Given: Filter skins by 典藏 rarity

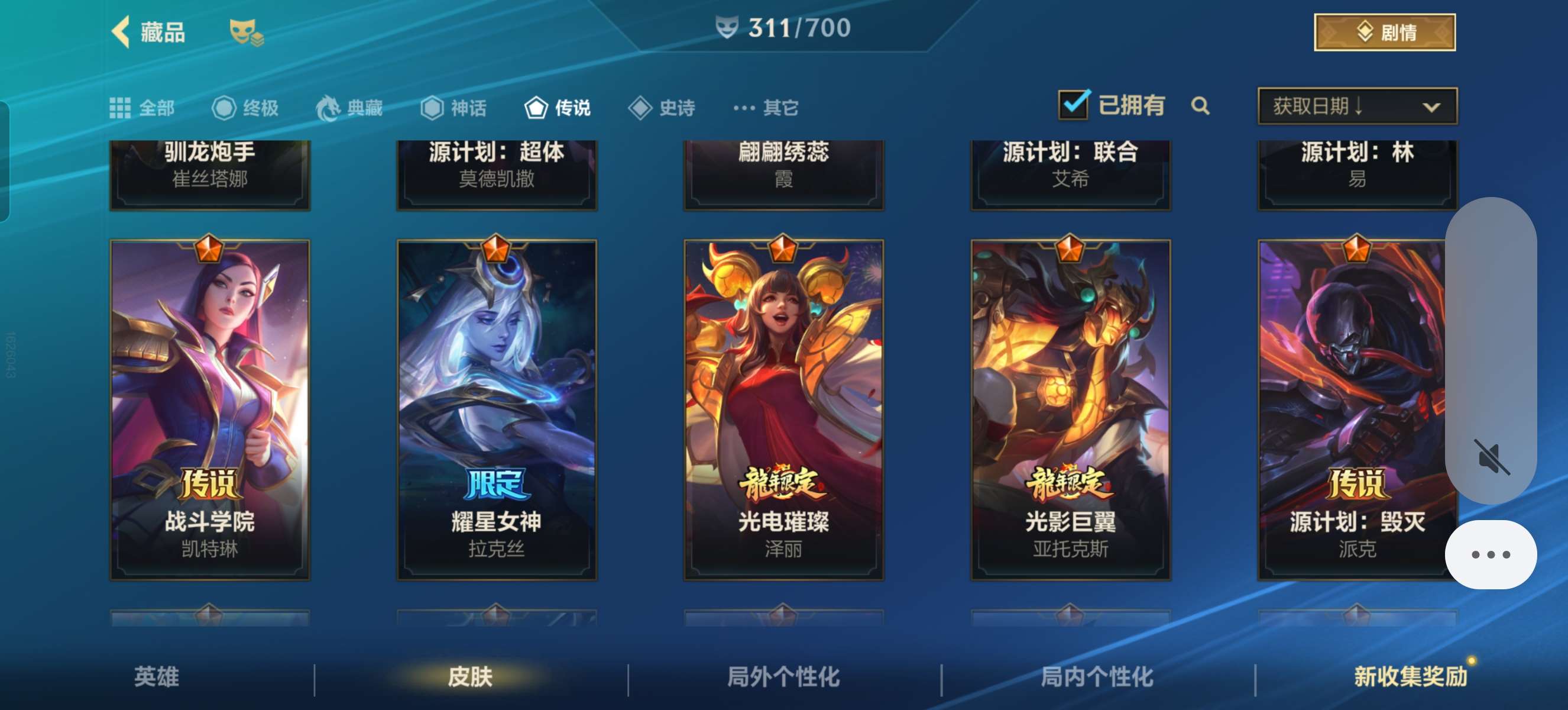Looking at the screenshot, I should pyautogui.click(x=349, y=108).
